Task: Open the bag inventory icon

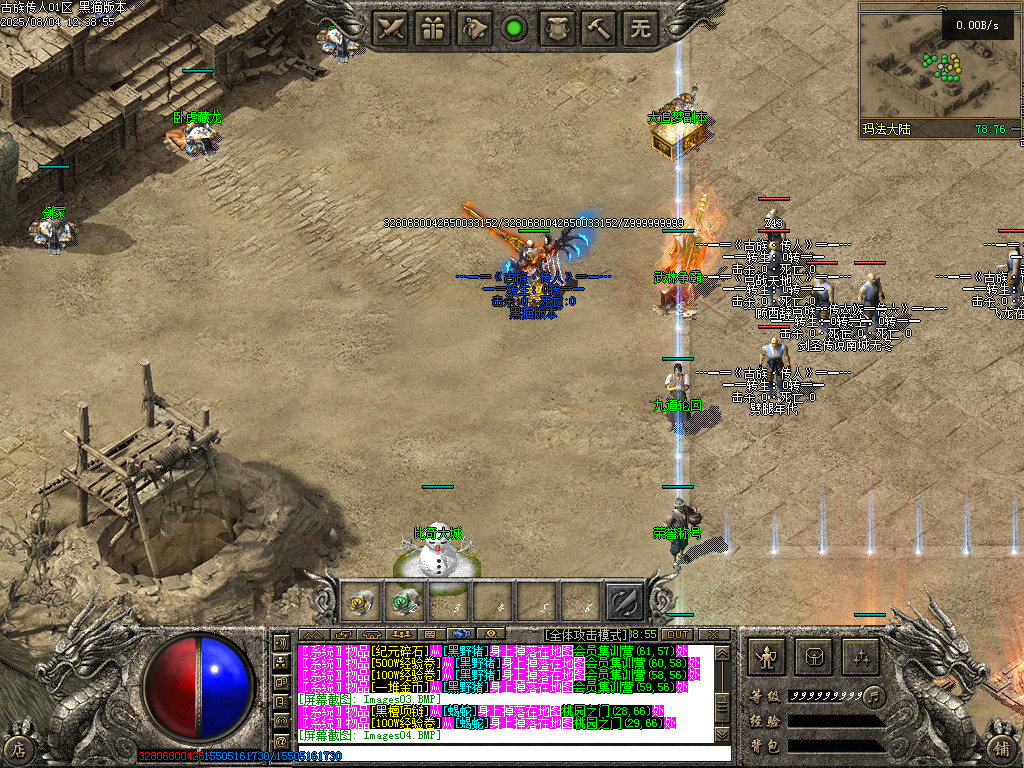Action: 814,657
